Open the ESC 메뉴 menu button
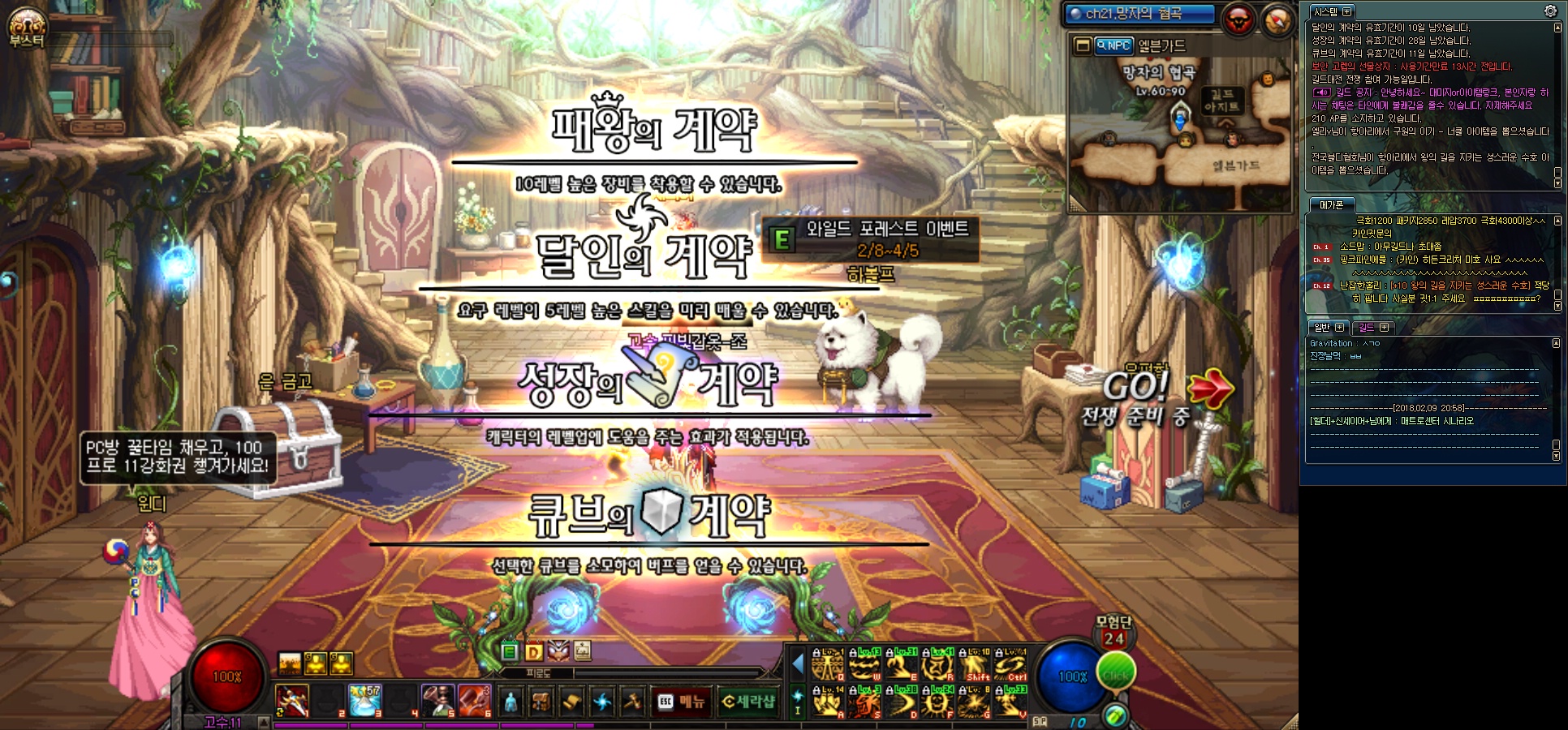 (x=682, y=702)
